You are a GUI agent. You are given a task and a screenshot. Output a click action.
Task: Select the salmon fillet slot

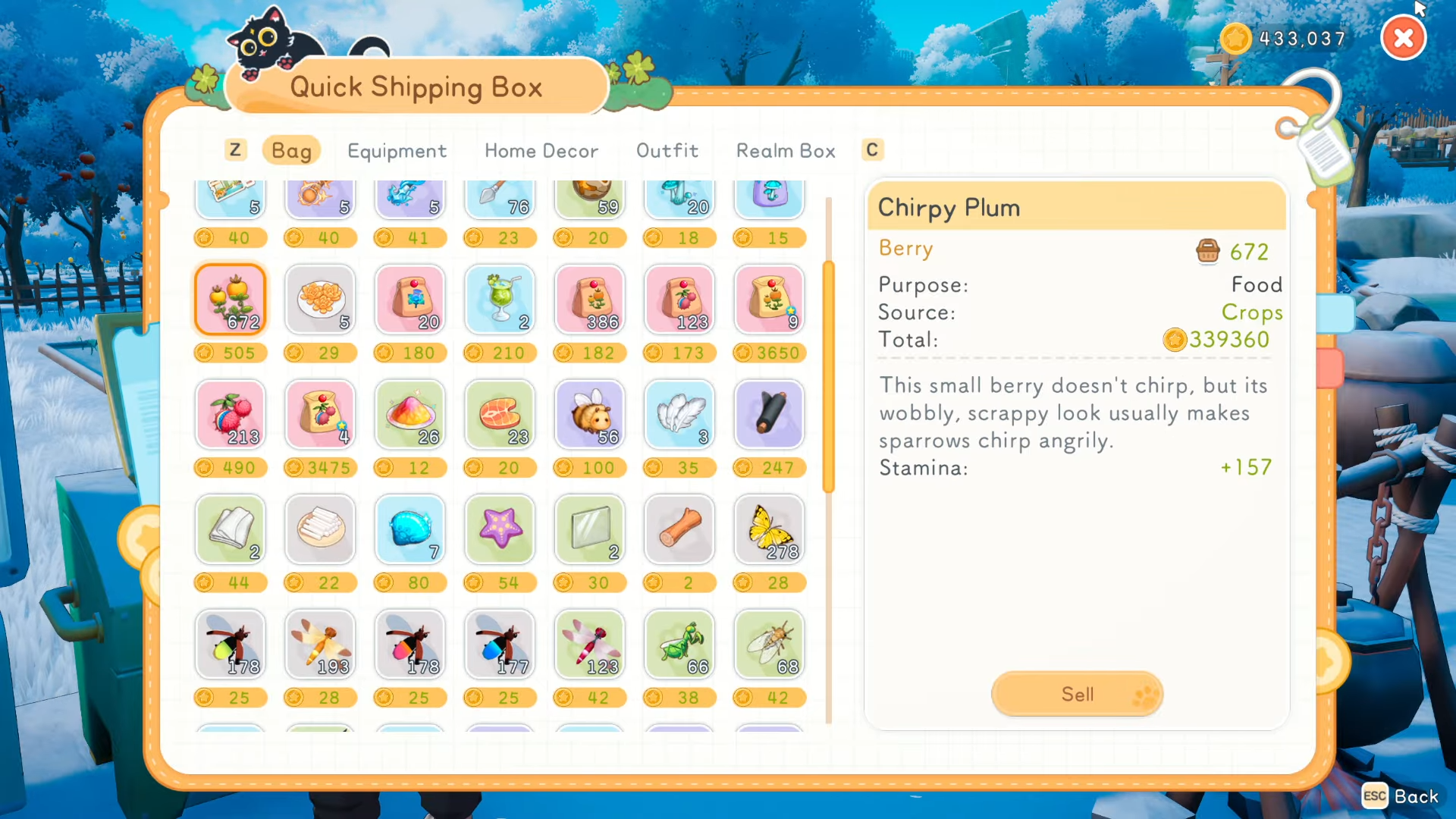(x=500, y=415)
